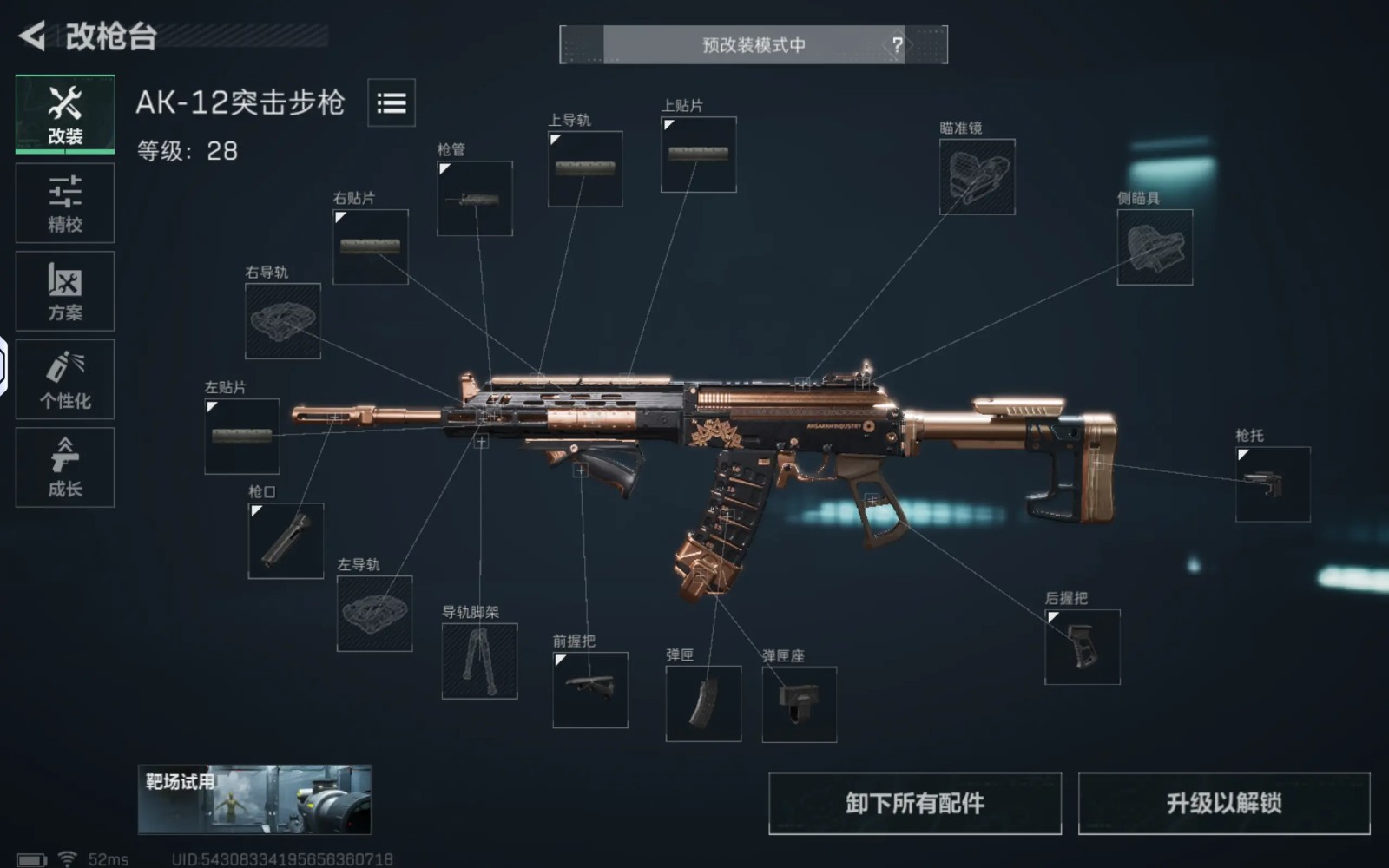Switch to the 精校 tab
The width and height of the screenshot is (1389, 868).
65,203
